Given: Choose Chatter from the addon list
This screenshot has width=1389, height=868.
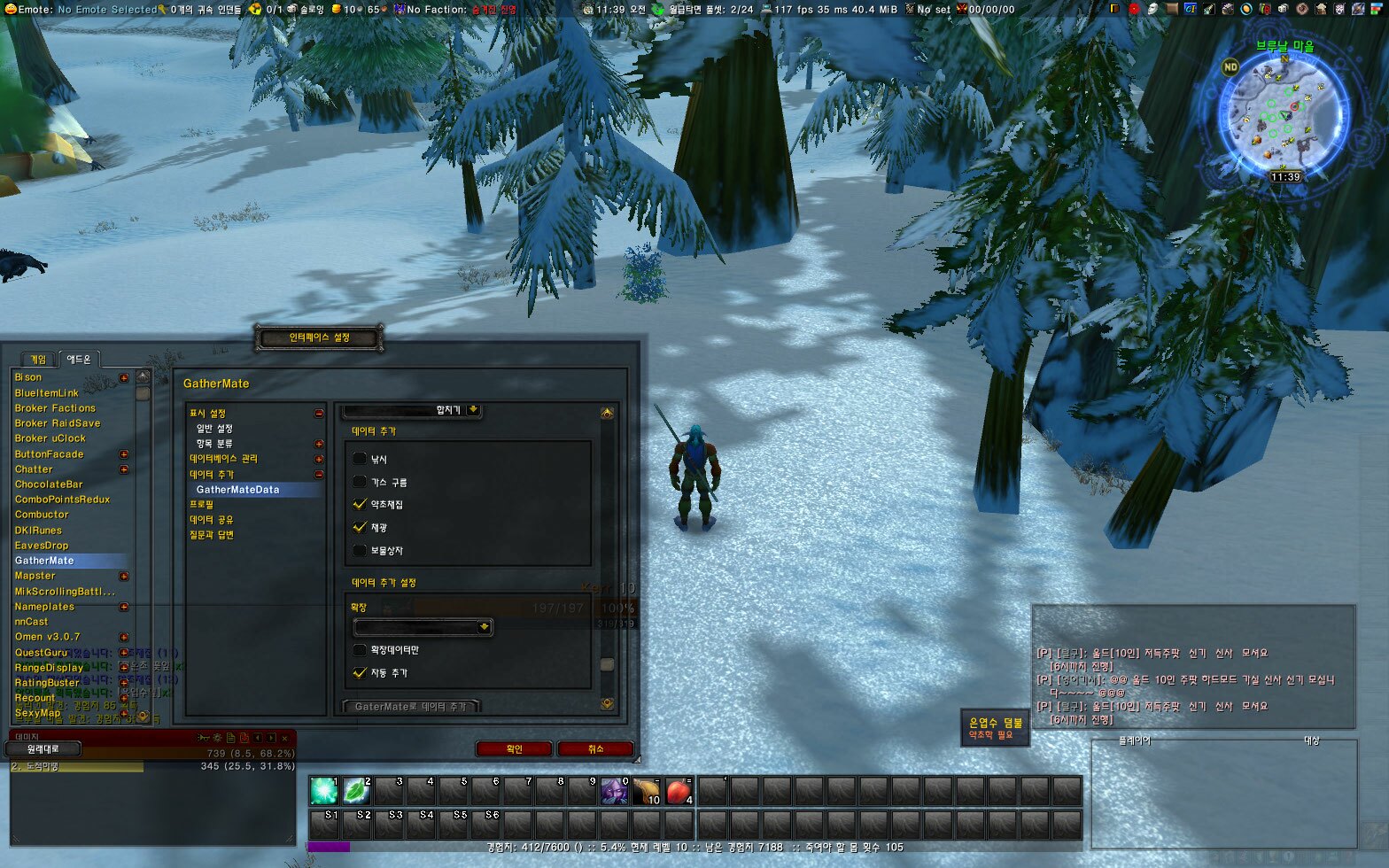Looking at the screenshot, I should pos(34,469).
